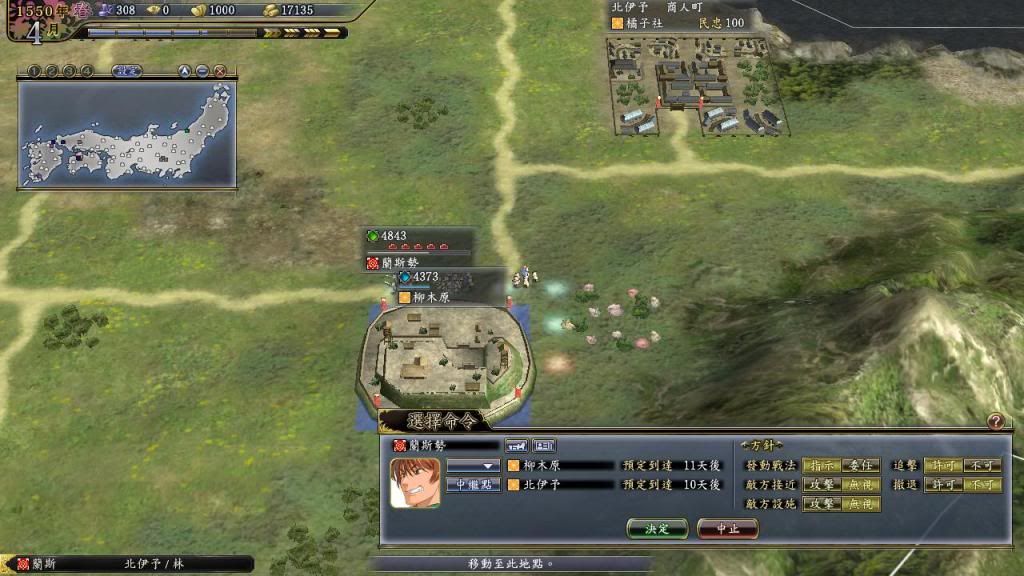
Task: Choose 無視 for 敵方設施
Action: [x=859, y=504]
